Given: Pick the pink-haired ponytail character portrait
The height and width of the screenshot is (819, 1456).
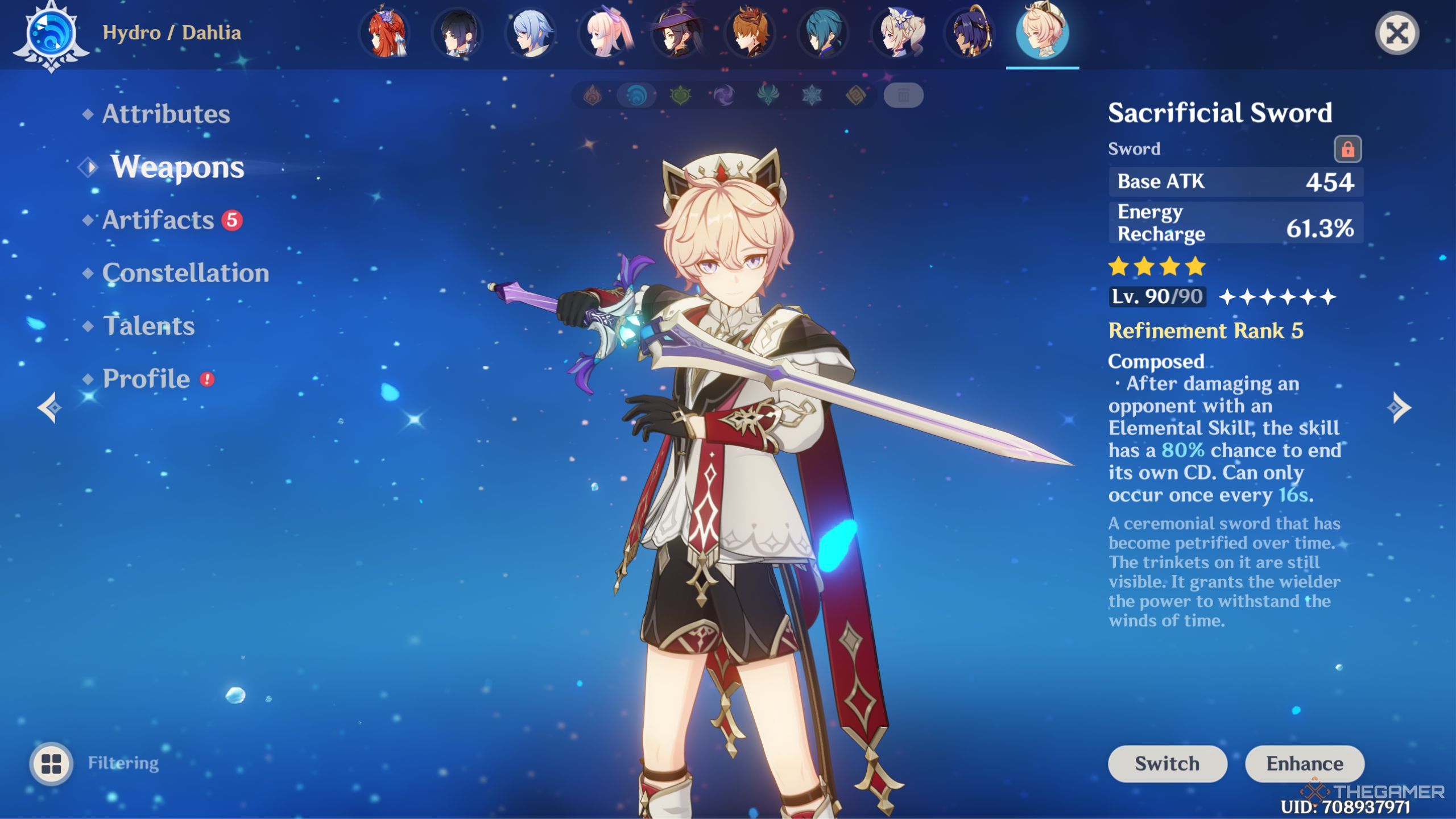Looking at the screenshot, I should (605, 33).
